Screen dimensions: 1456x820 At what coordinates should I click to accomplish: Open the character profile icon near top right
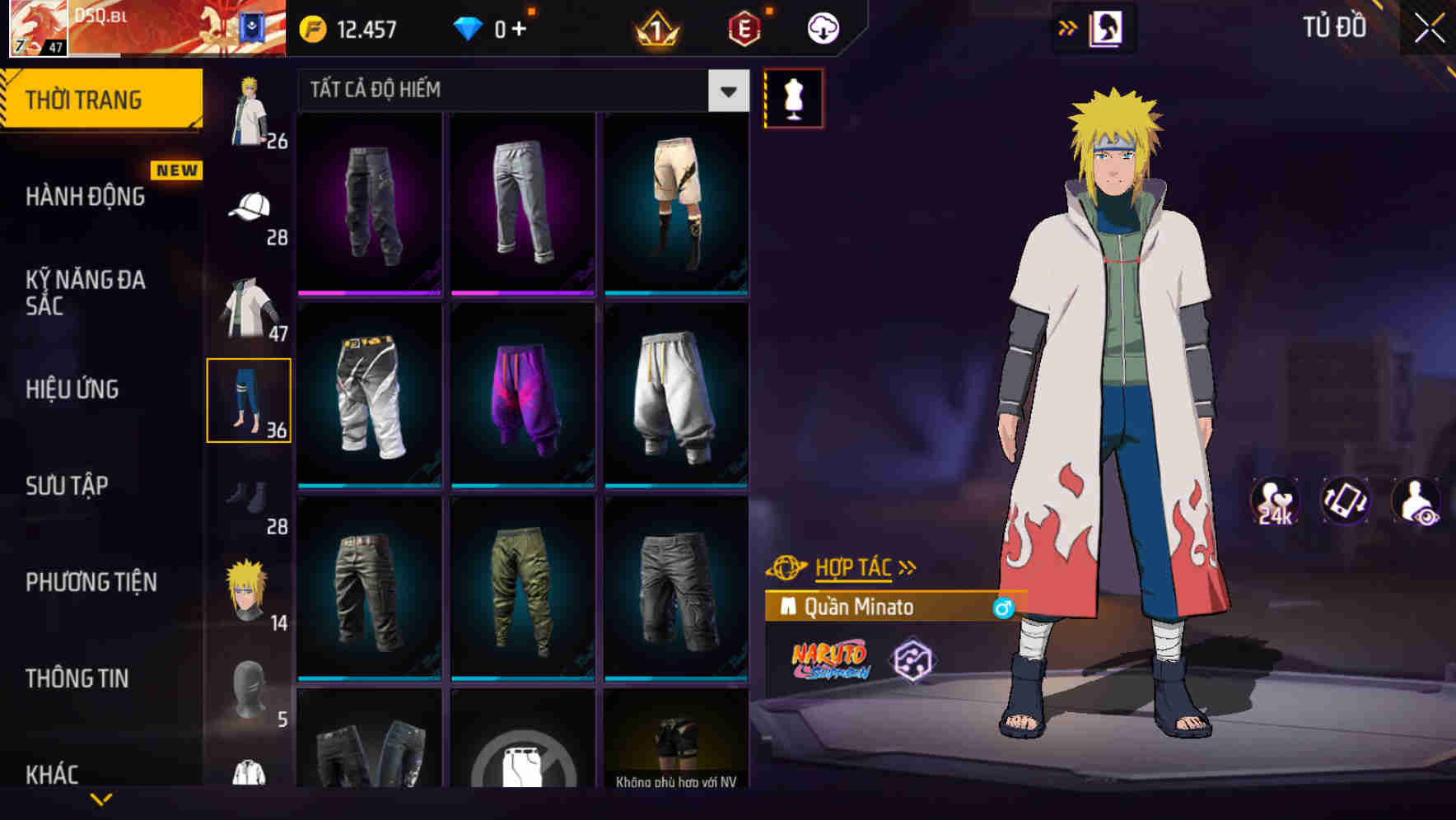(1108, 27)
